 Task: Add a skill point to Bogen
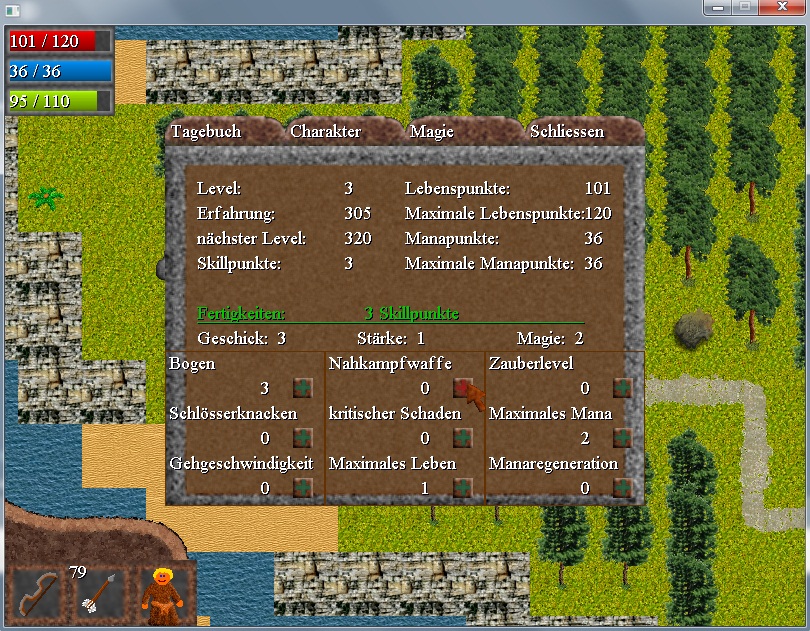302,388
